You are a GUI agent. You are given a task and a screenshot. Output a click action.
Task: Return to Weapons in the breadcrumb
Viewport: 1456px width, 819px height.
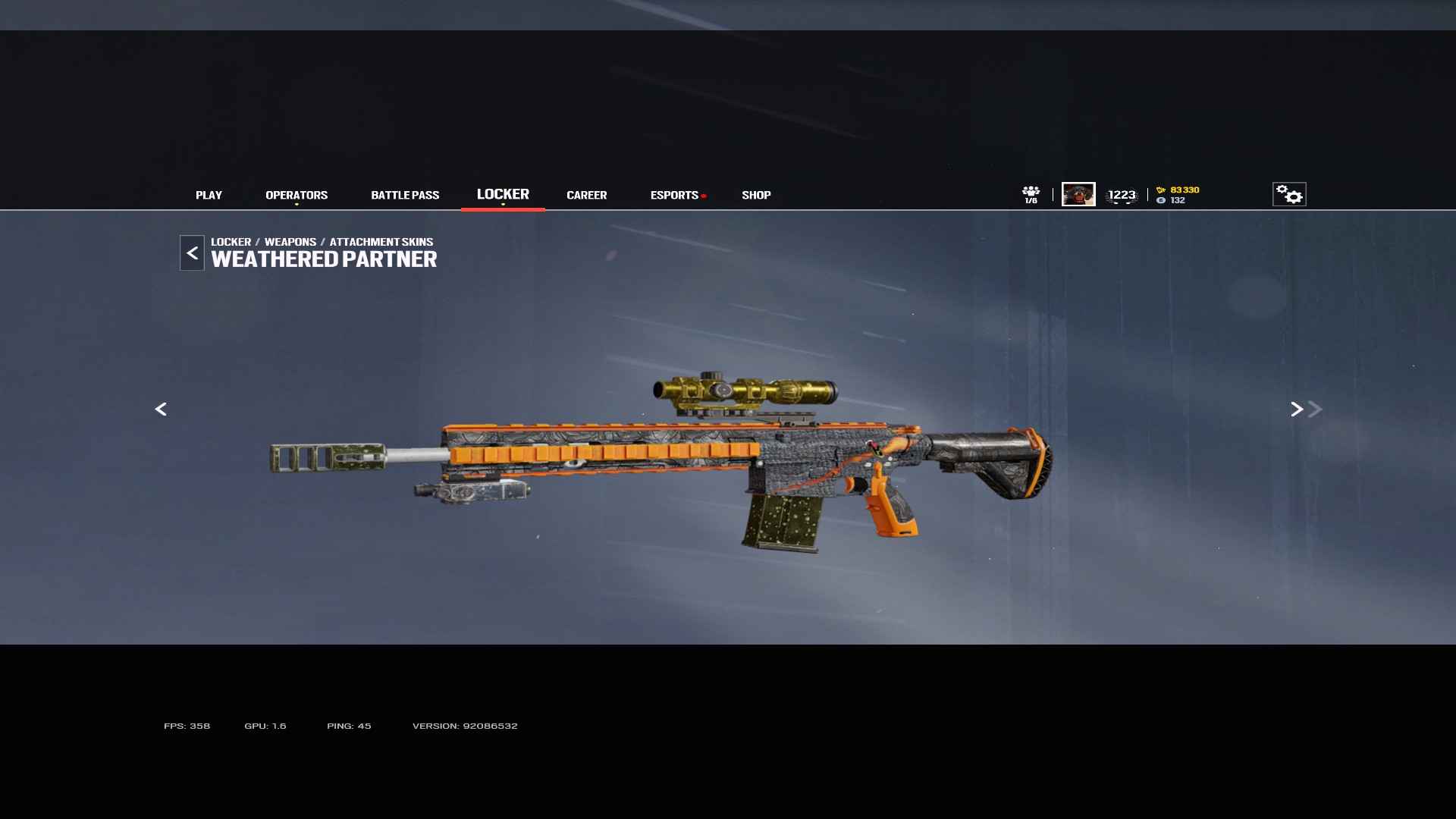290,242
